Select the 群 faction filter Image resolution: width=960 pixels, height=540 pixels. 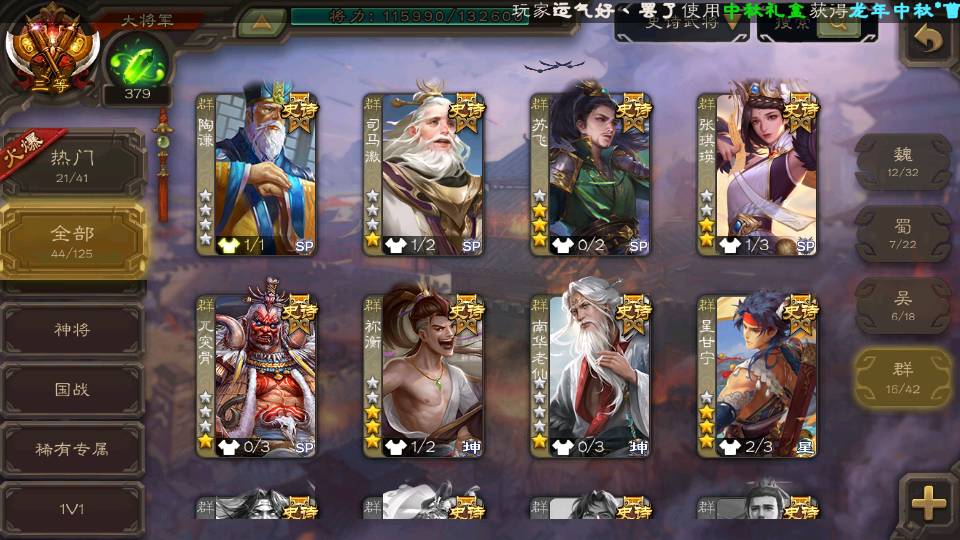pyautogui.click(x=903, y=378)
